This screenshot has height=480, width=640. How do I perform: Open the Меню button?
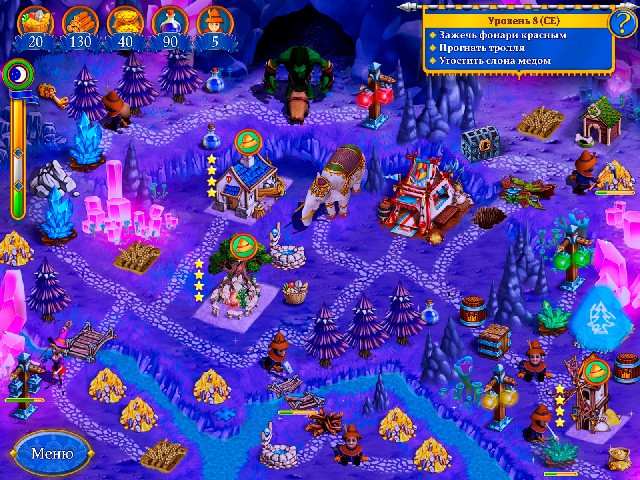51,452
